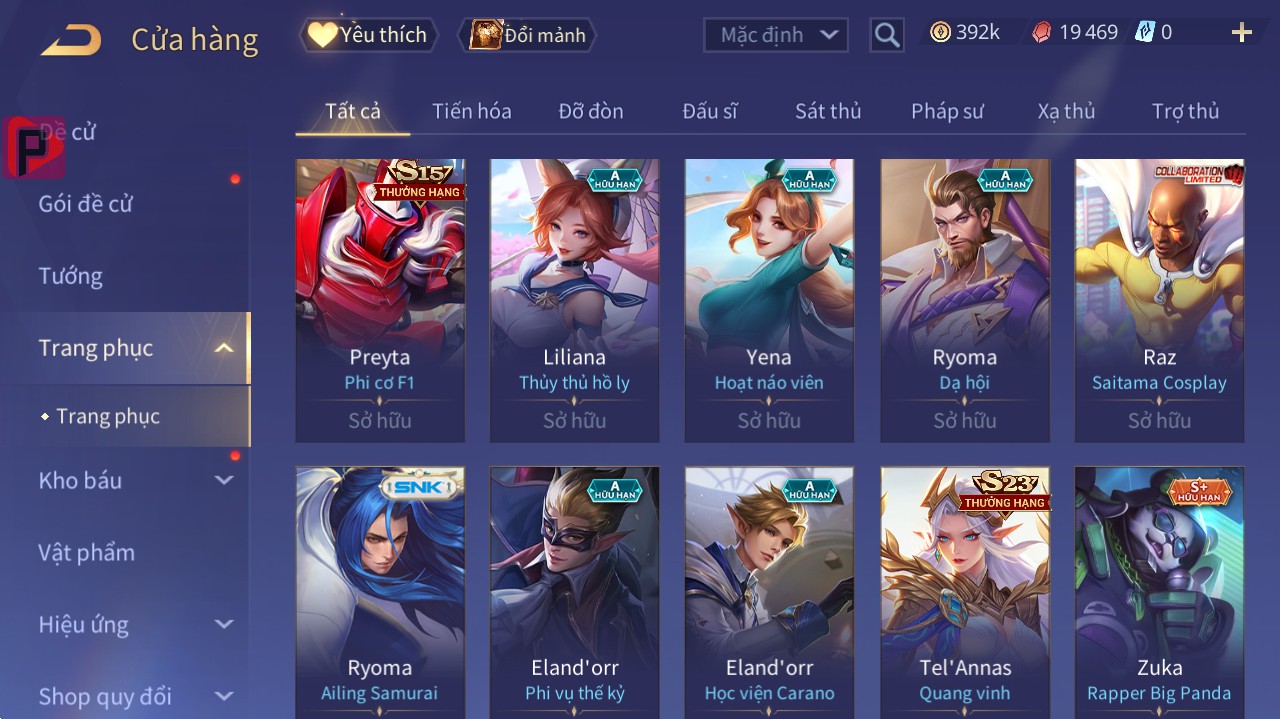Screen dimensions: 1280x719
Task: Select the Sát thủ tab
Action: (x=827, y=111)
